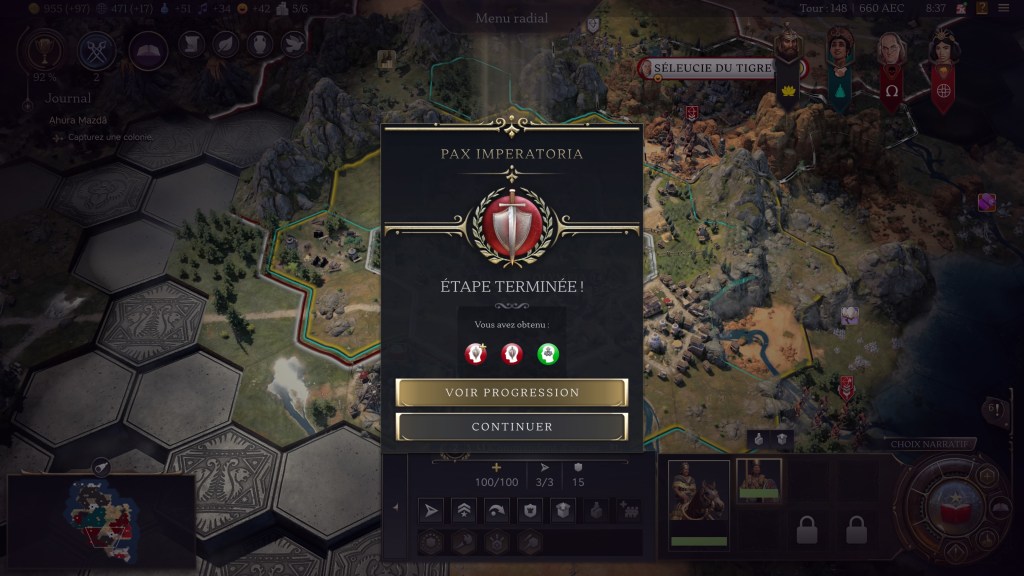1024x576 pixels.
Task: Open the scroll icon in top bar
Action: [x=192, y=44]
